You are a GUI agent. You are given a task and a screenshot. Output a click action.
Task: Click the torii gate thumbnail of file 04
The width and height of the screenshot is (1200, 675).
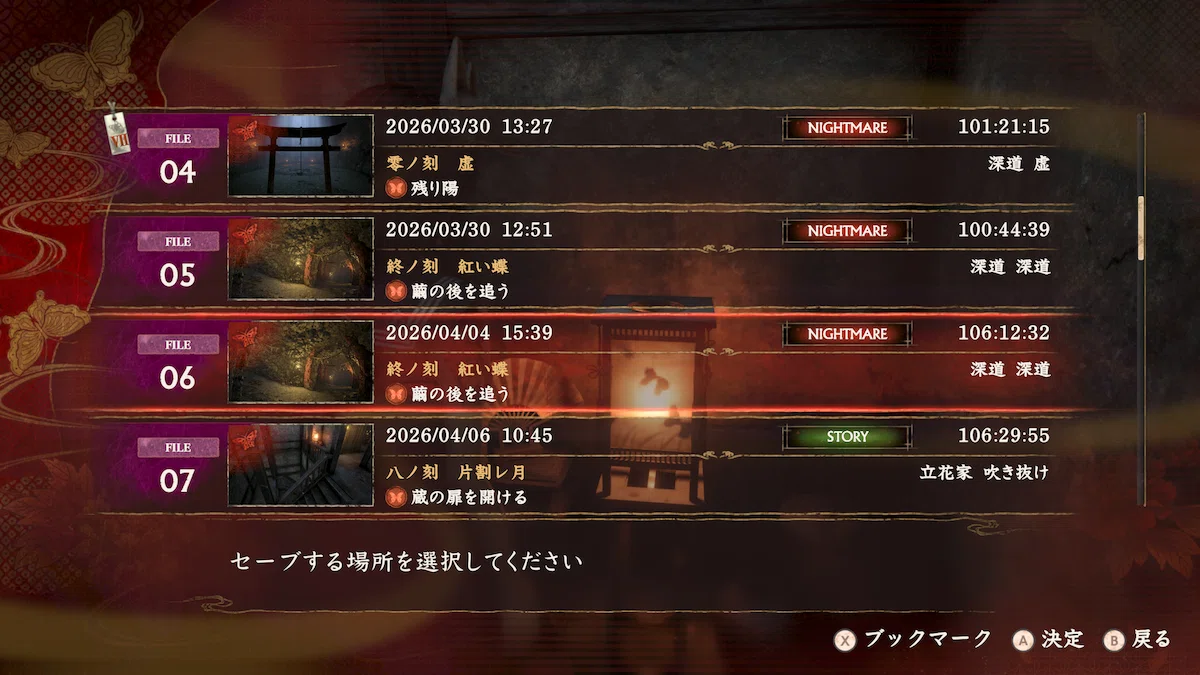pyautogui.click(x=300, y=156)
